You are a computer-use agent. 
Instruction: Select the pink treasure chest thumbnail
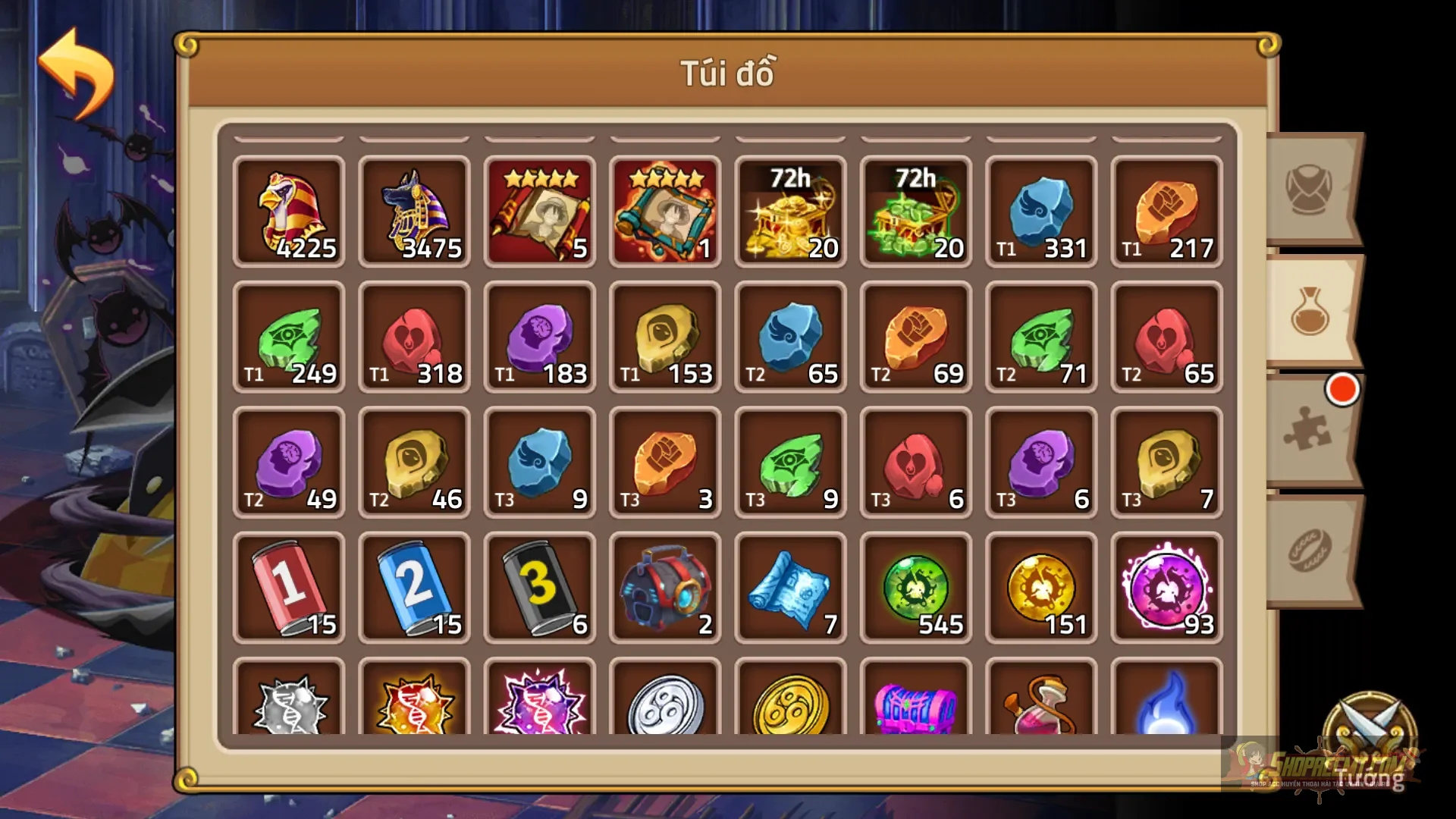[x=915, y=709]
